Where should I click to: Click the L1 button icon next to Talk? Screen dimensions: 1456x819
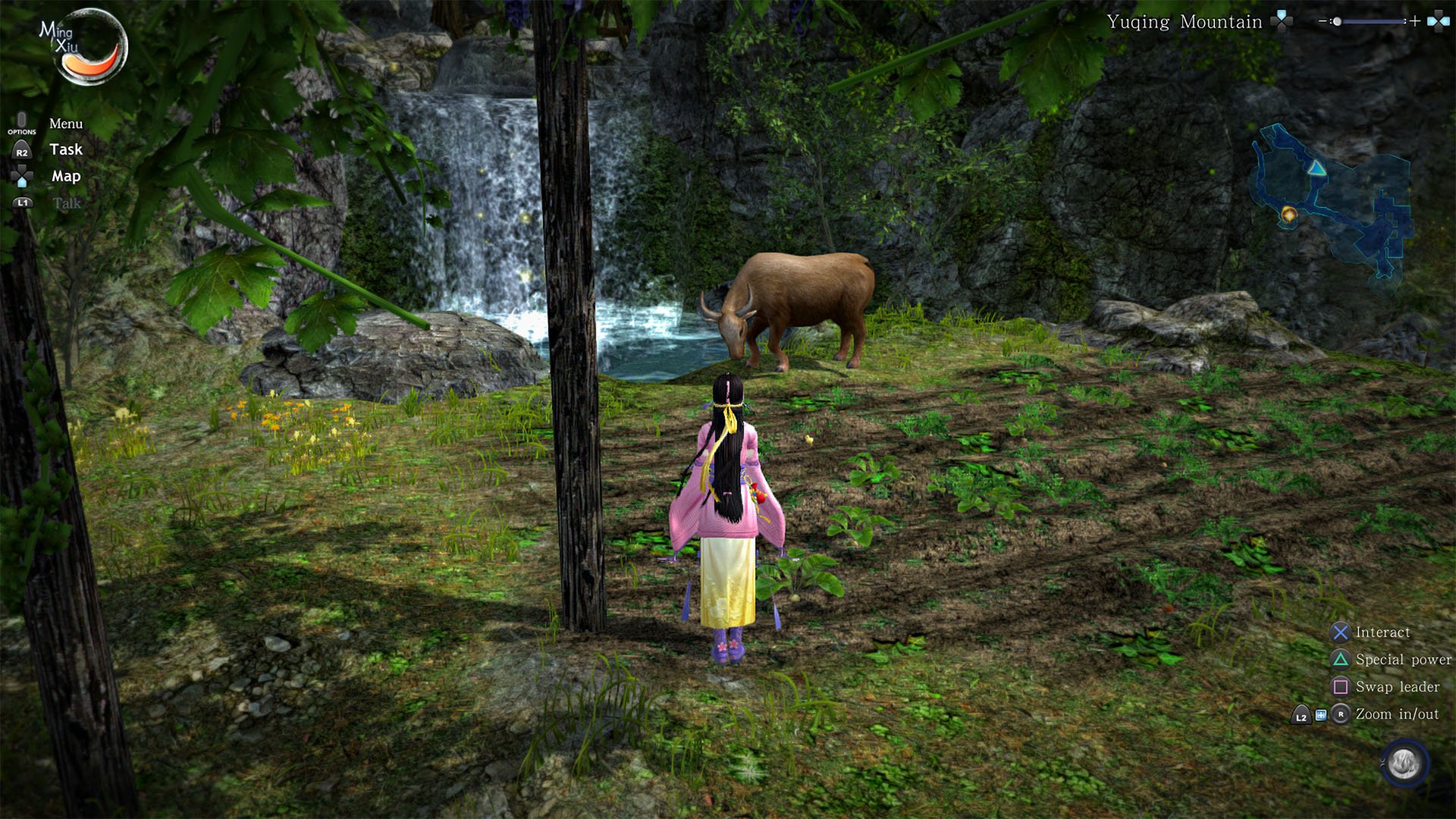[x=23, y=202]
